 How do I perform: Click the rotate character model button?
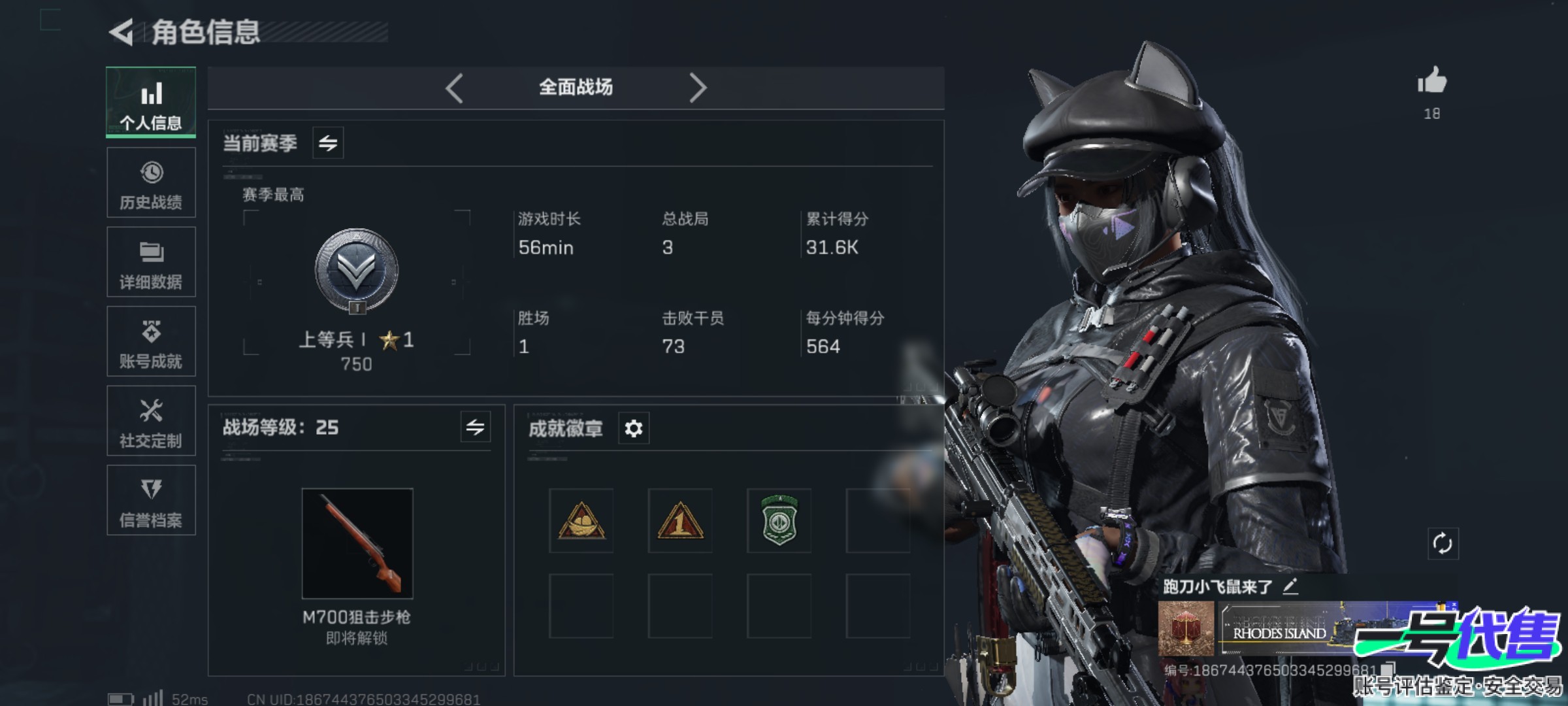click(x=1443, y=543)
